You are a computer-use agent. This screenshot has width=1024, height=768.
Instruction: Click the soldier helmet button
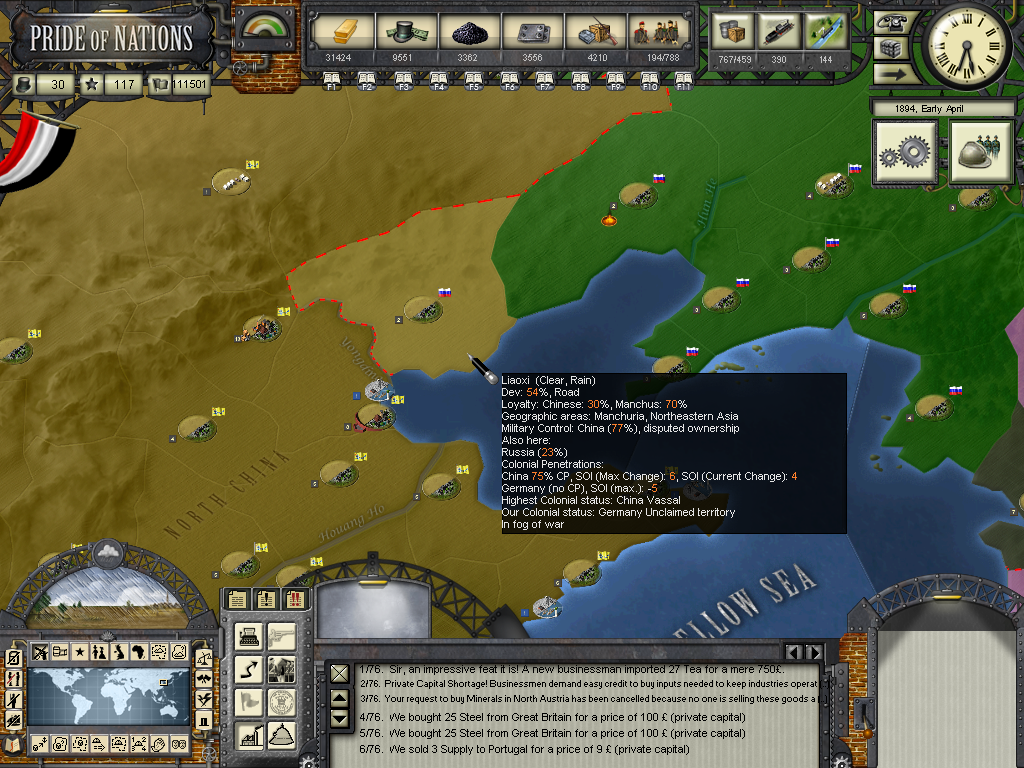pyautogui.click(x=981, y=153)
